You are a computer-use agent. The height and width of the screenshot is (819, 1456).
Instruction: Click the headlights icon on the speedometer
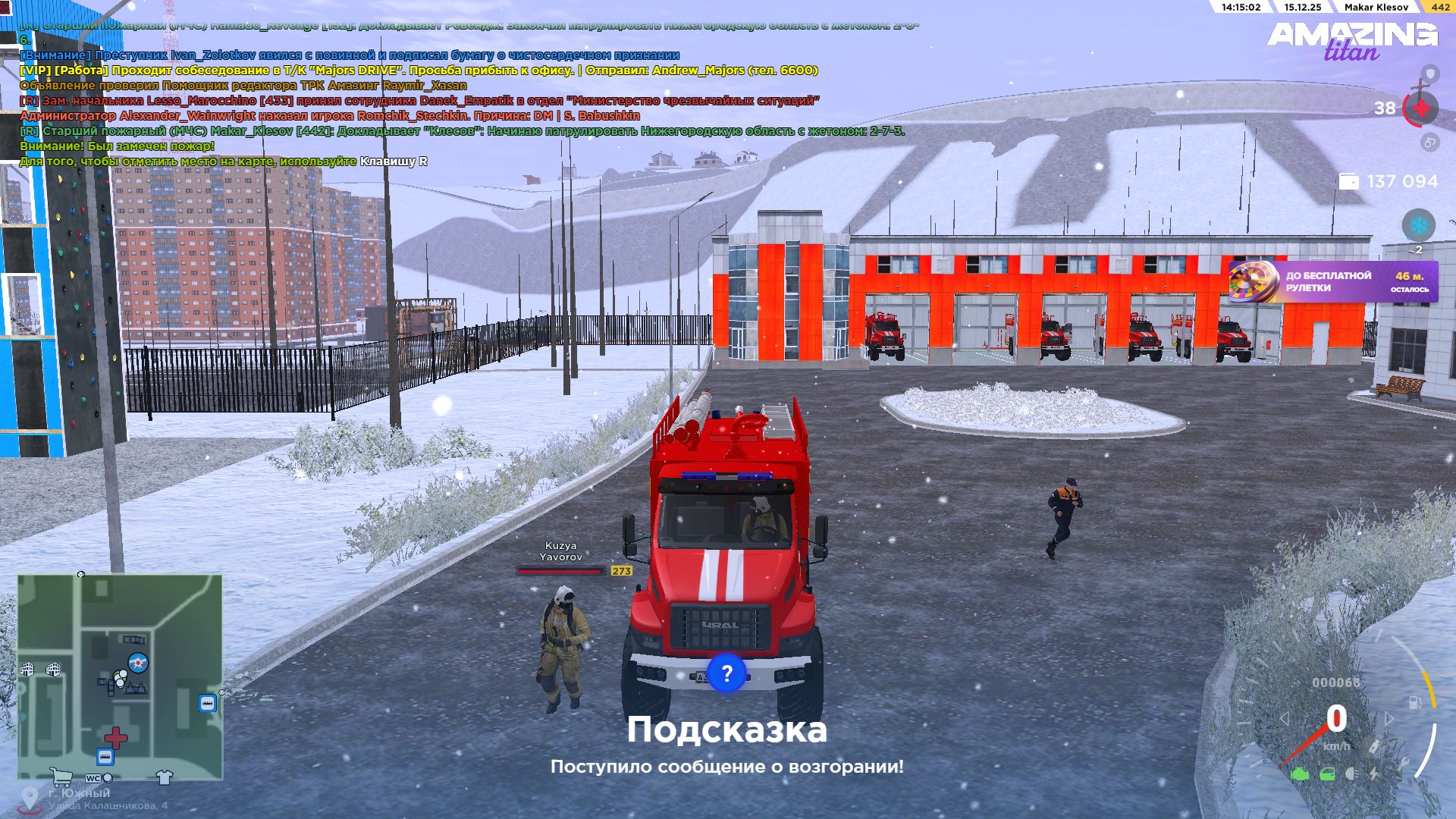click(1351, 774)
